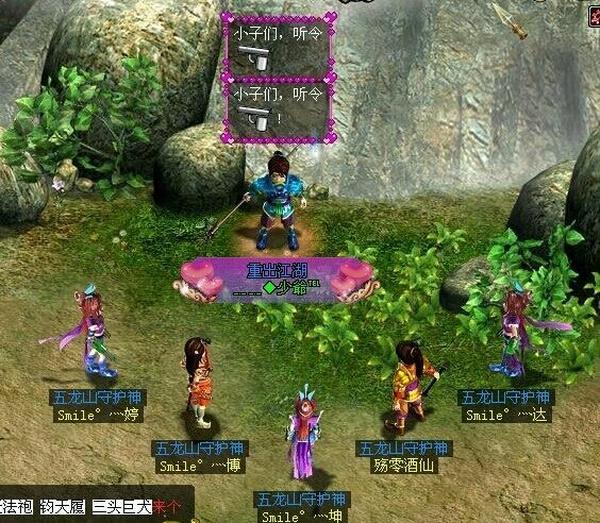Select player nameplate Smile°灬博
600x523 pixels.
pos(200,465)
